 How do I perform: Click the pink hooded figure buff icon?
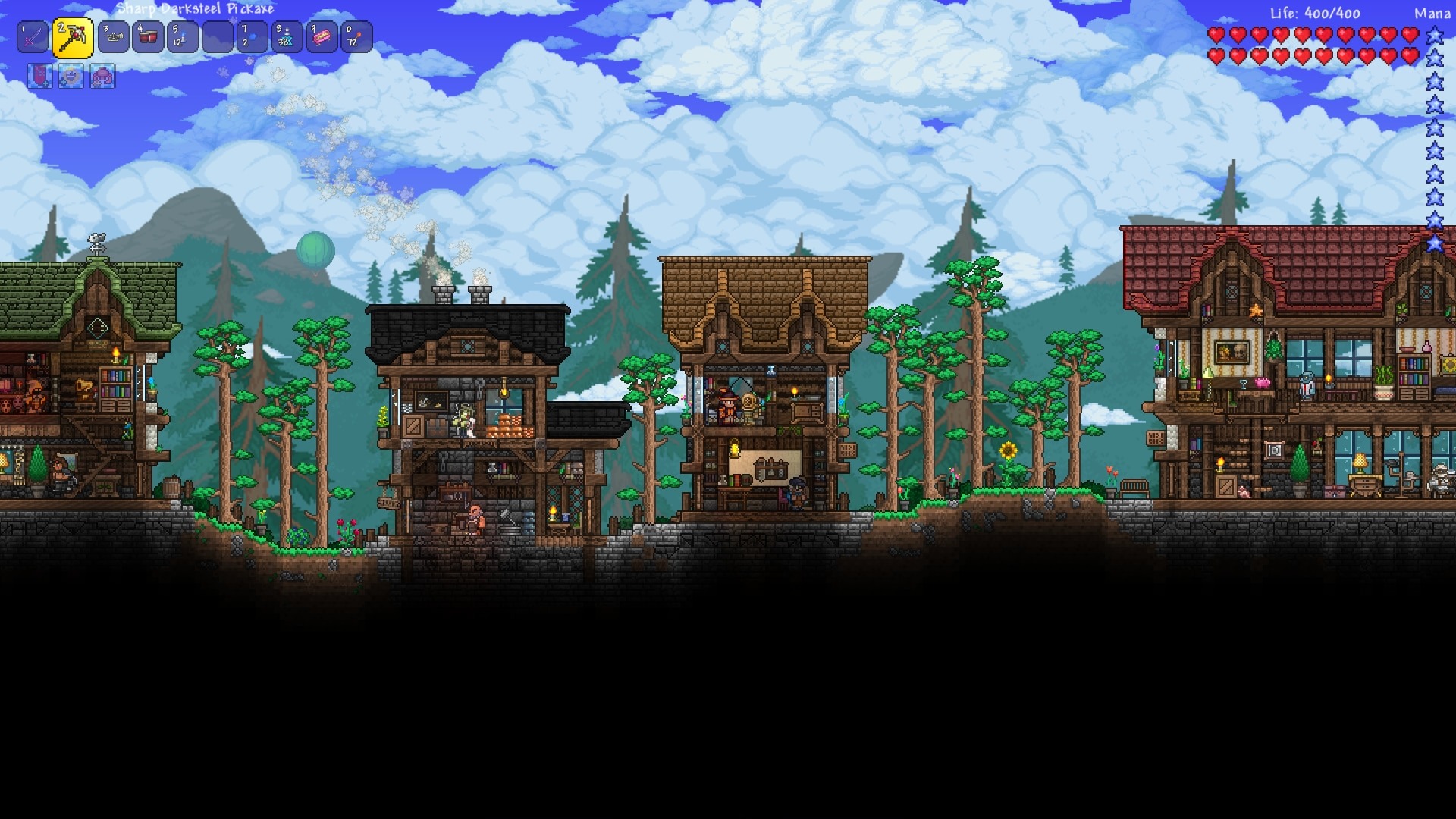click(x=102, y=77)
